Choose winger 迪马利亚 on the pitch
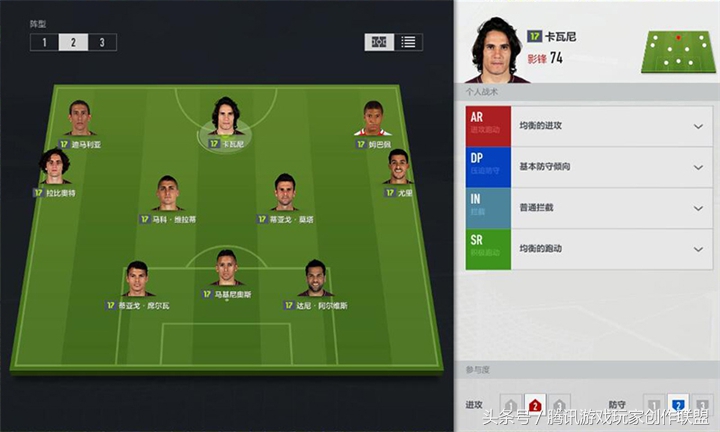Screen dimensions: 720x432 (79, 120)
